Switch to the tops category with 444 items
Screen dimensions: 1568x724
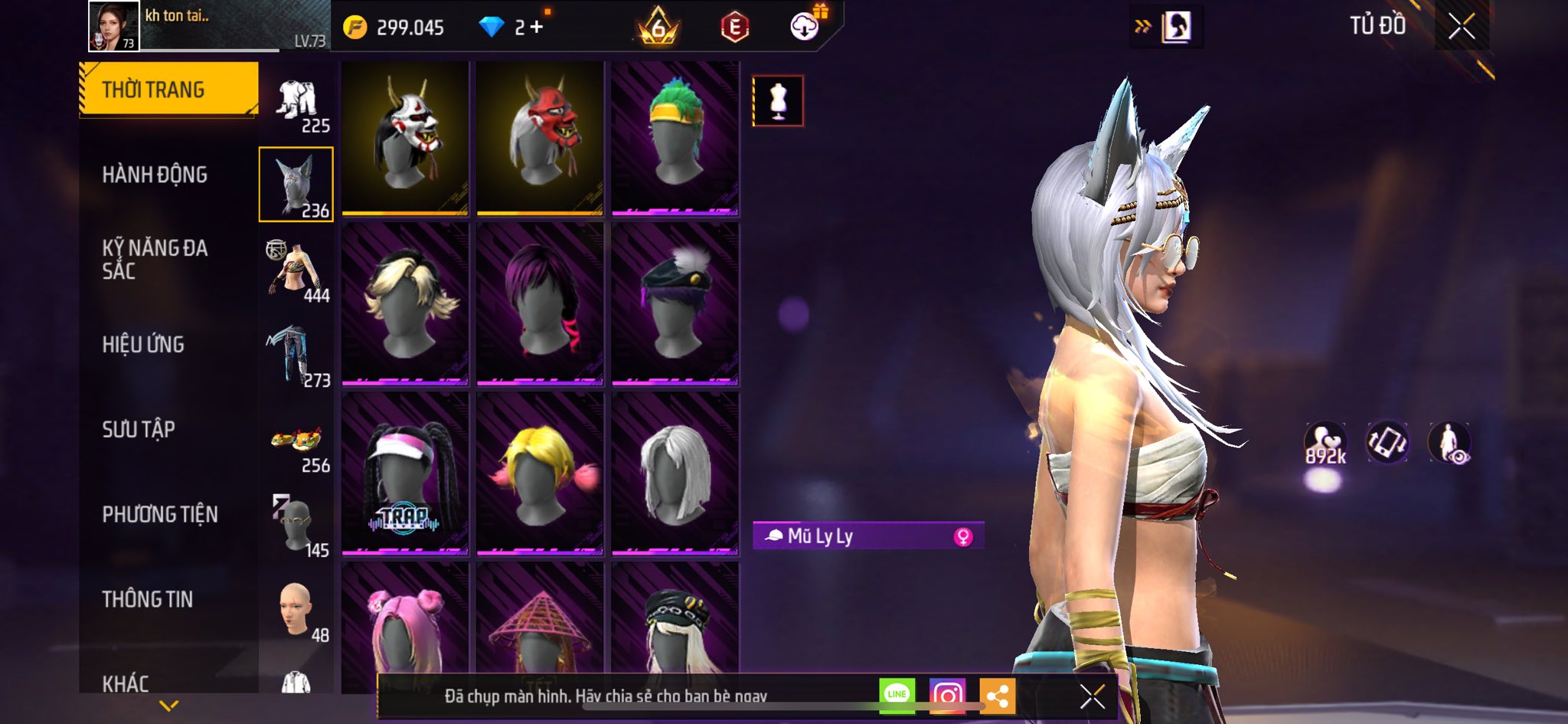pos(297,270)
